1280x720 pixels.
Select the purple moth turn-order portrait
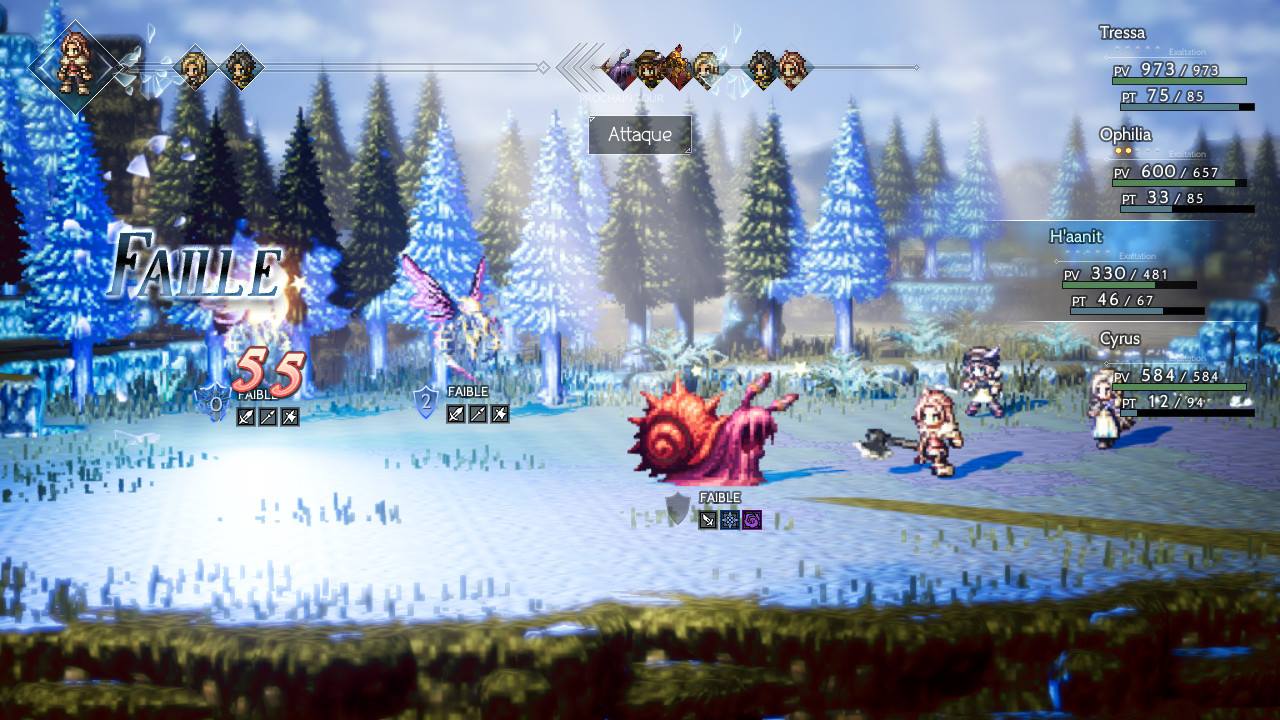click(620, 68)
